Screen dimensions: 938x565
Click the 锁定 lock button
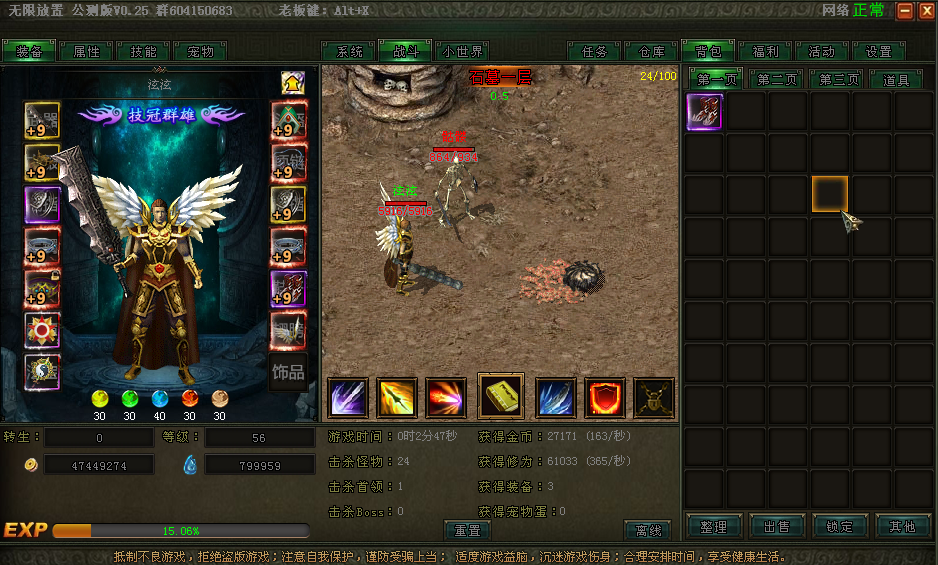pyautogui.click(x=839, y=526)
